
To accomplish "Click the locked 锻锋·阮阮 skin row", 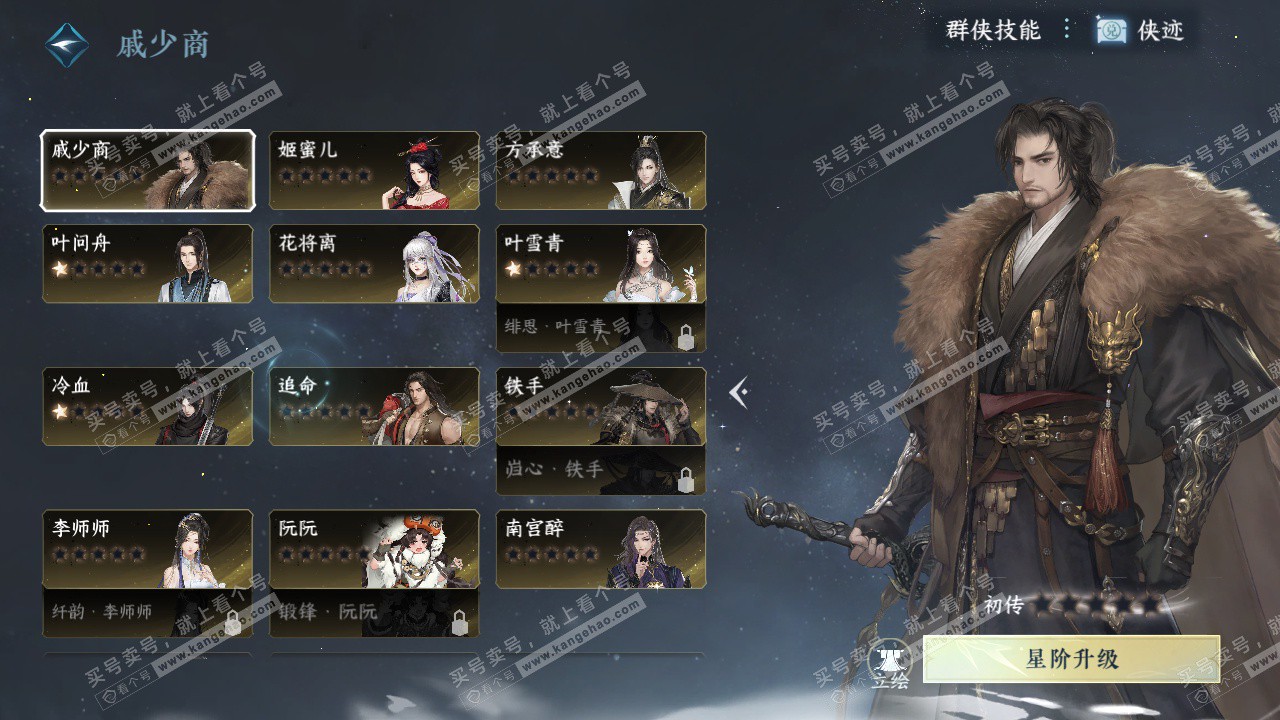I will click(x=374, y=613).
